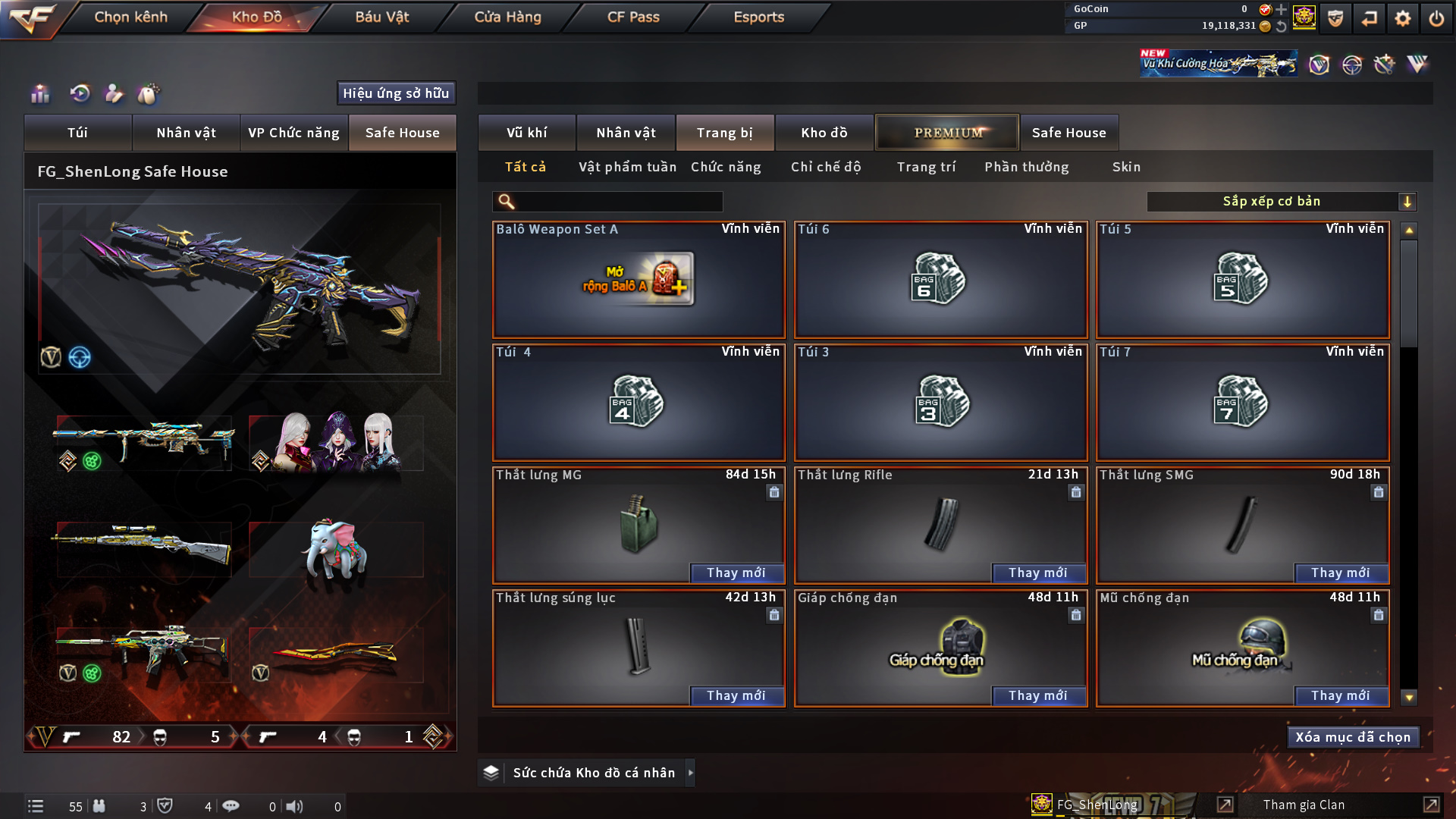Delete the Thắt lưng Rifle using trash icon
The height and width of the screenshot is (819, 1456).
tap(1075, 493)
